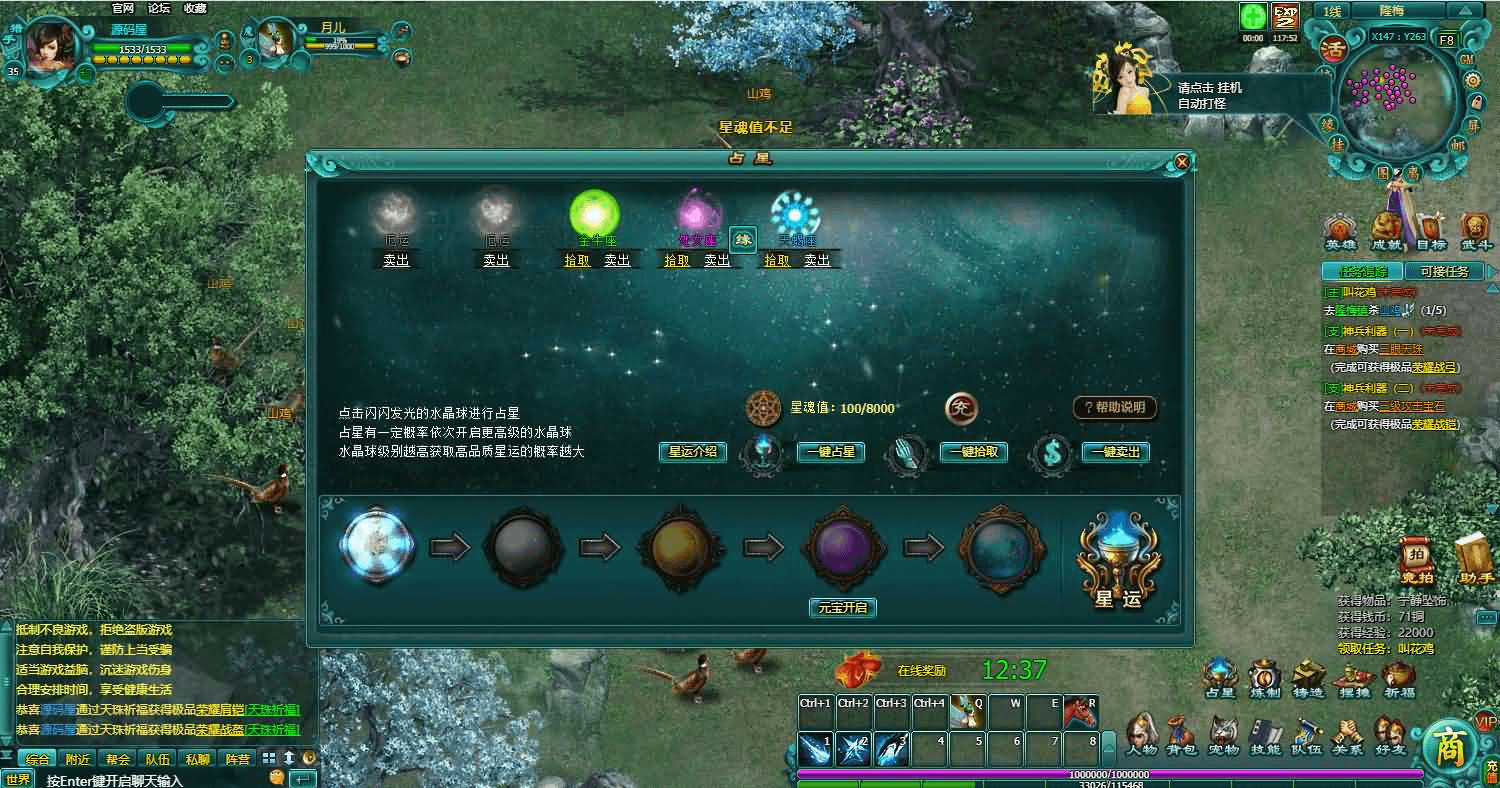
Task: Click the 挂 auto-battle button by the minimap
Action: pos(1337,146)
